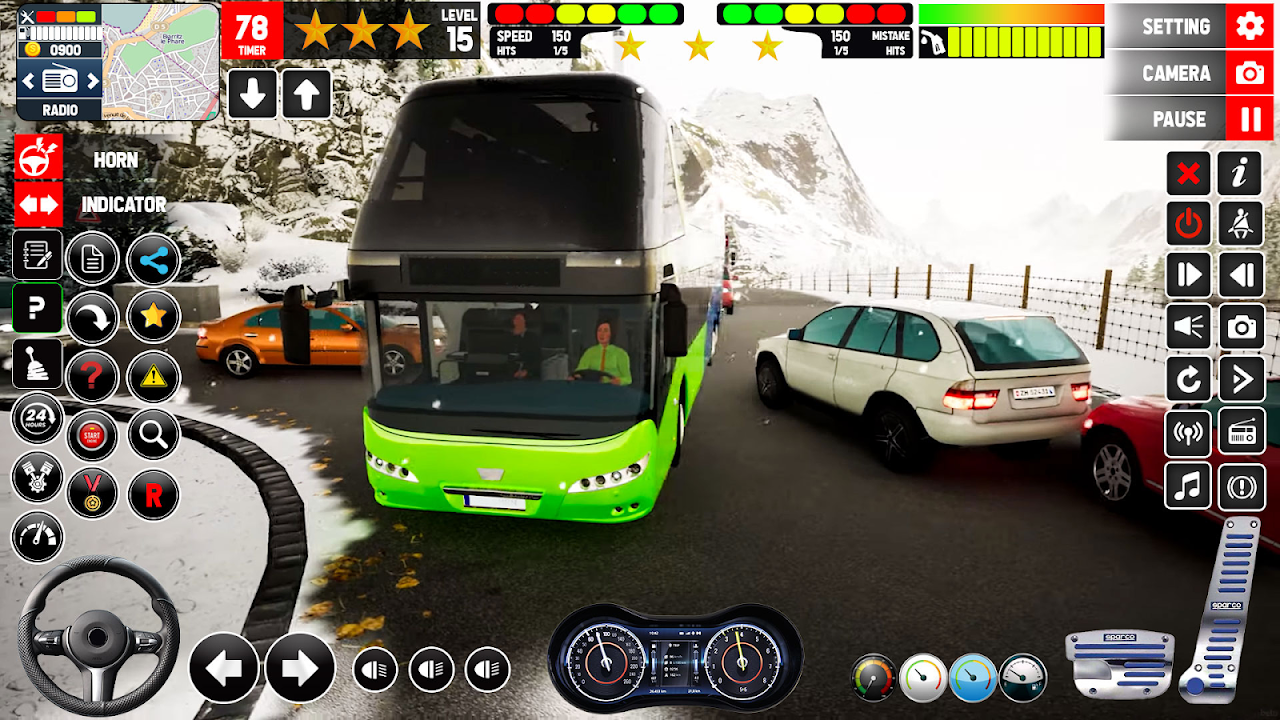Click the red X close button
This screenshot has height=720, width=1280.
point(1188,174)
